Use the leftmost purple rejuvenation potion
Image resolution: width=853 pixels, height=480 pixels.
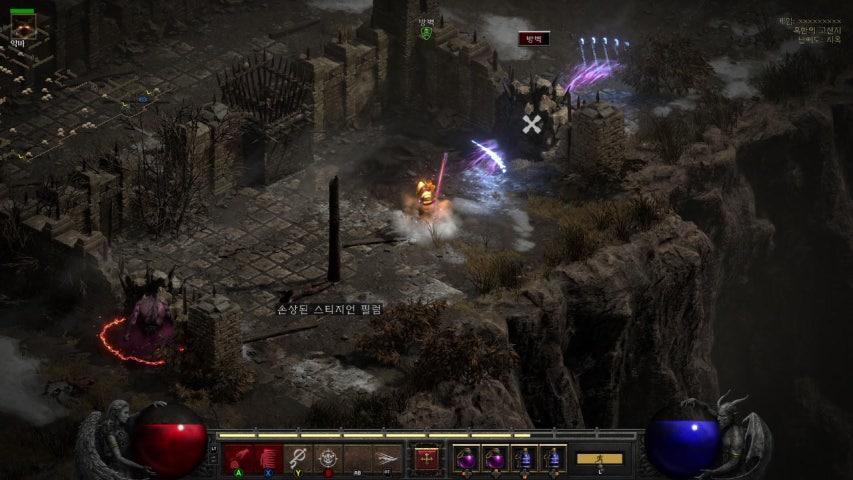pyautogui.click(x=465, y=459)
